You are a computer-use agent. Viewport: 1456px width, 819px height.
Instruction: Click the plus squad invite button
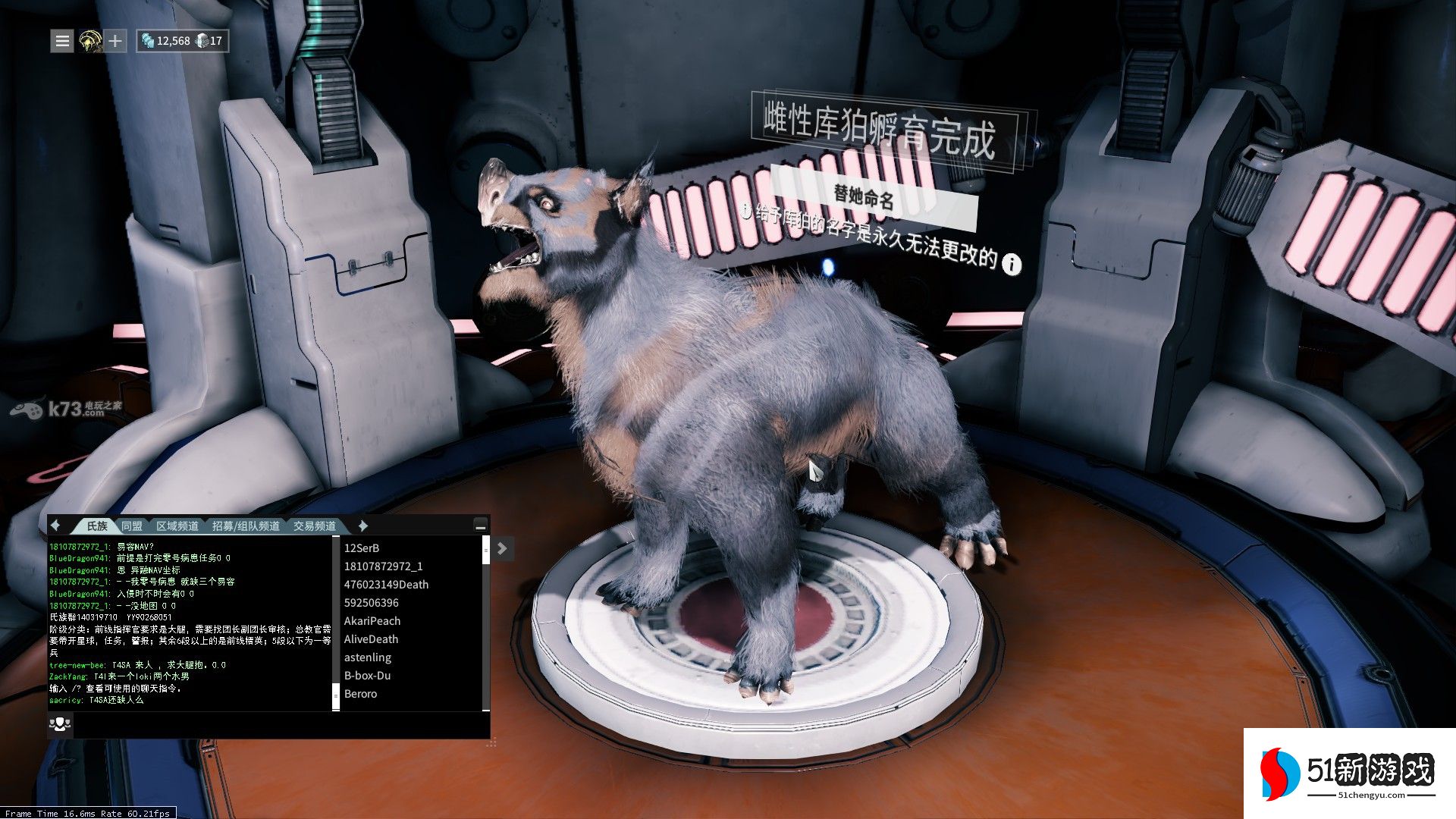coord(115,41)
